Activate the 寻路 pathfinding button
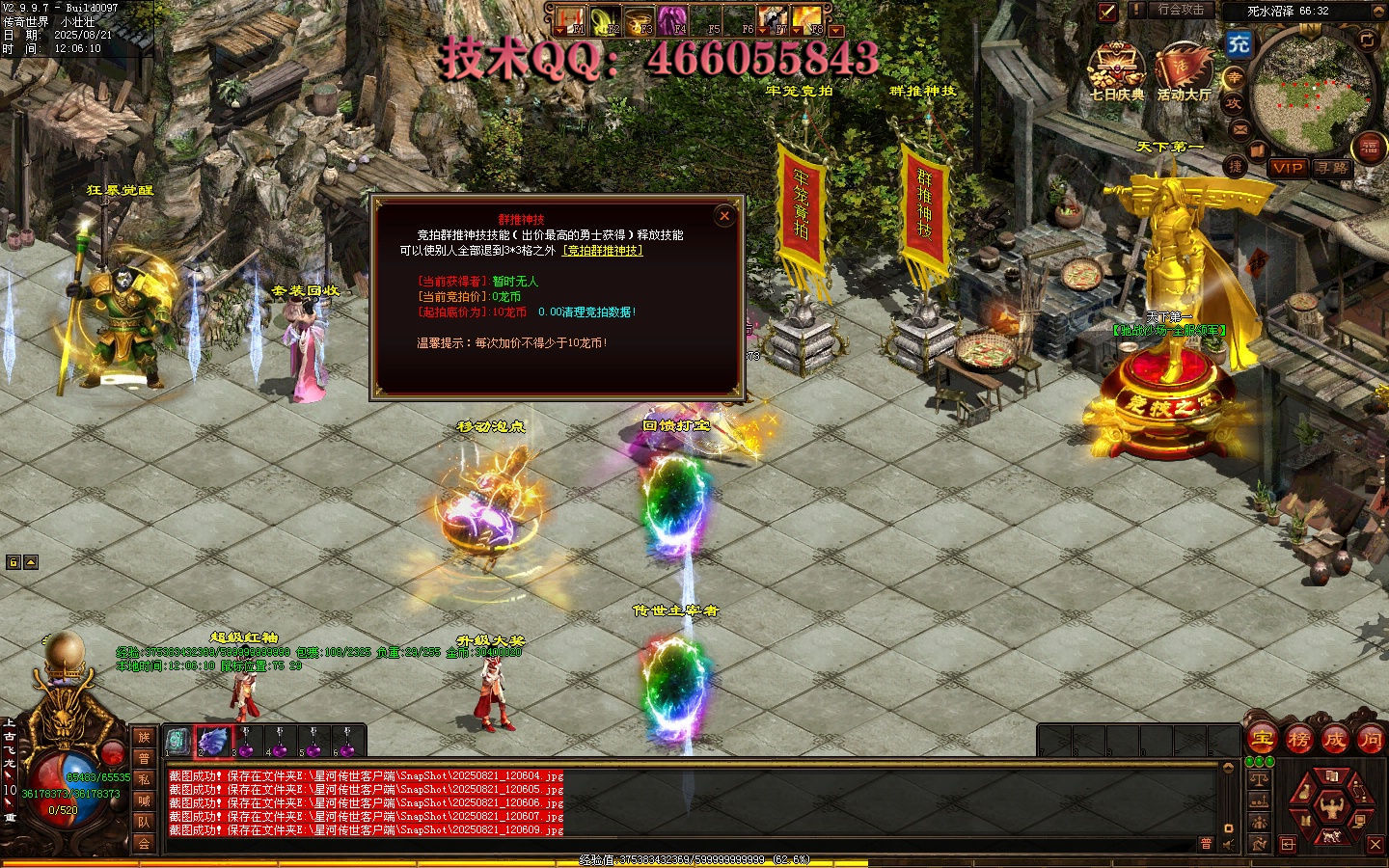 click(1332, 168)
